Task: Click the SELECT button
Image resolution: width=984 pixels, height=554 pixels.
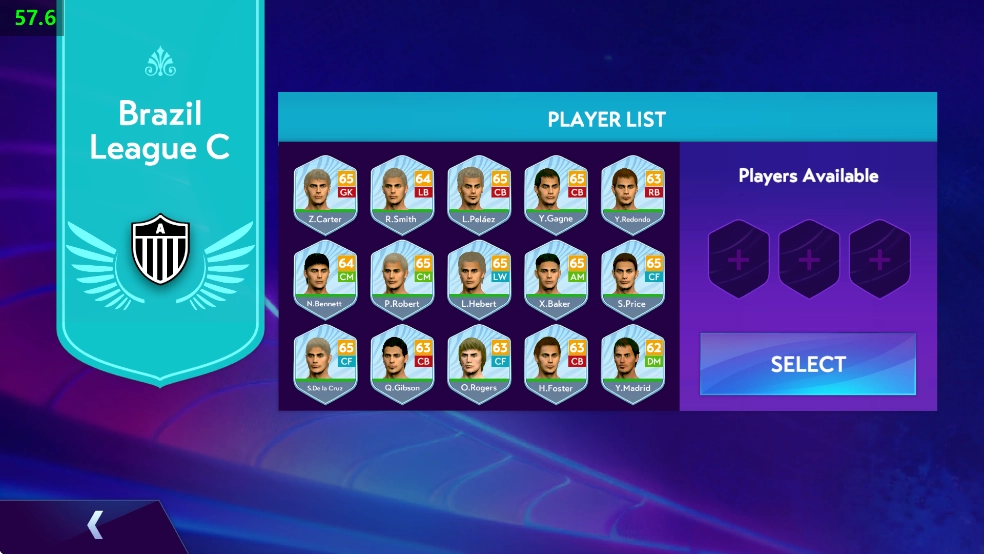Action: coord(808,364)
